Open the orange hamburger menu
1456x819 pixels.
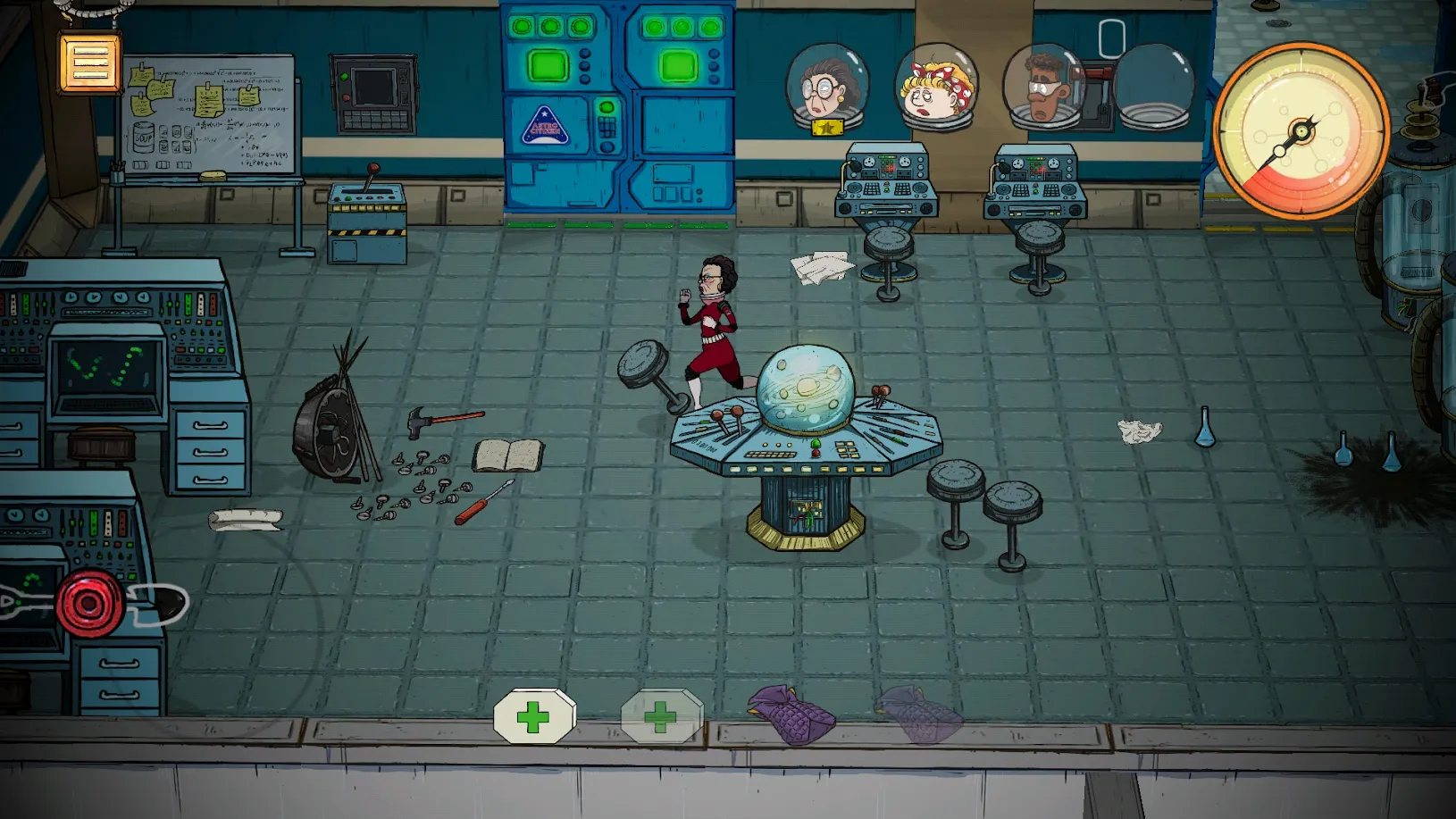tap(89, 62)
